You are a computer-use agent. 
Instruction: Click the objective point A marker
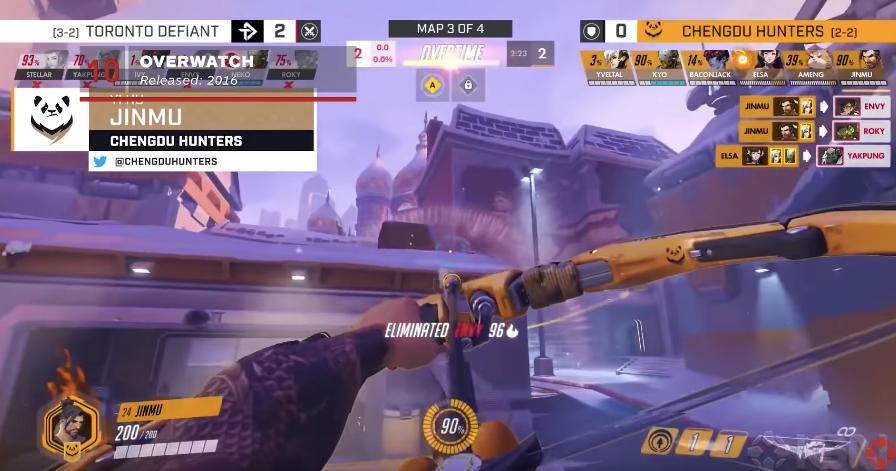pos(432,86)
